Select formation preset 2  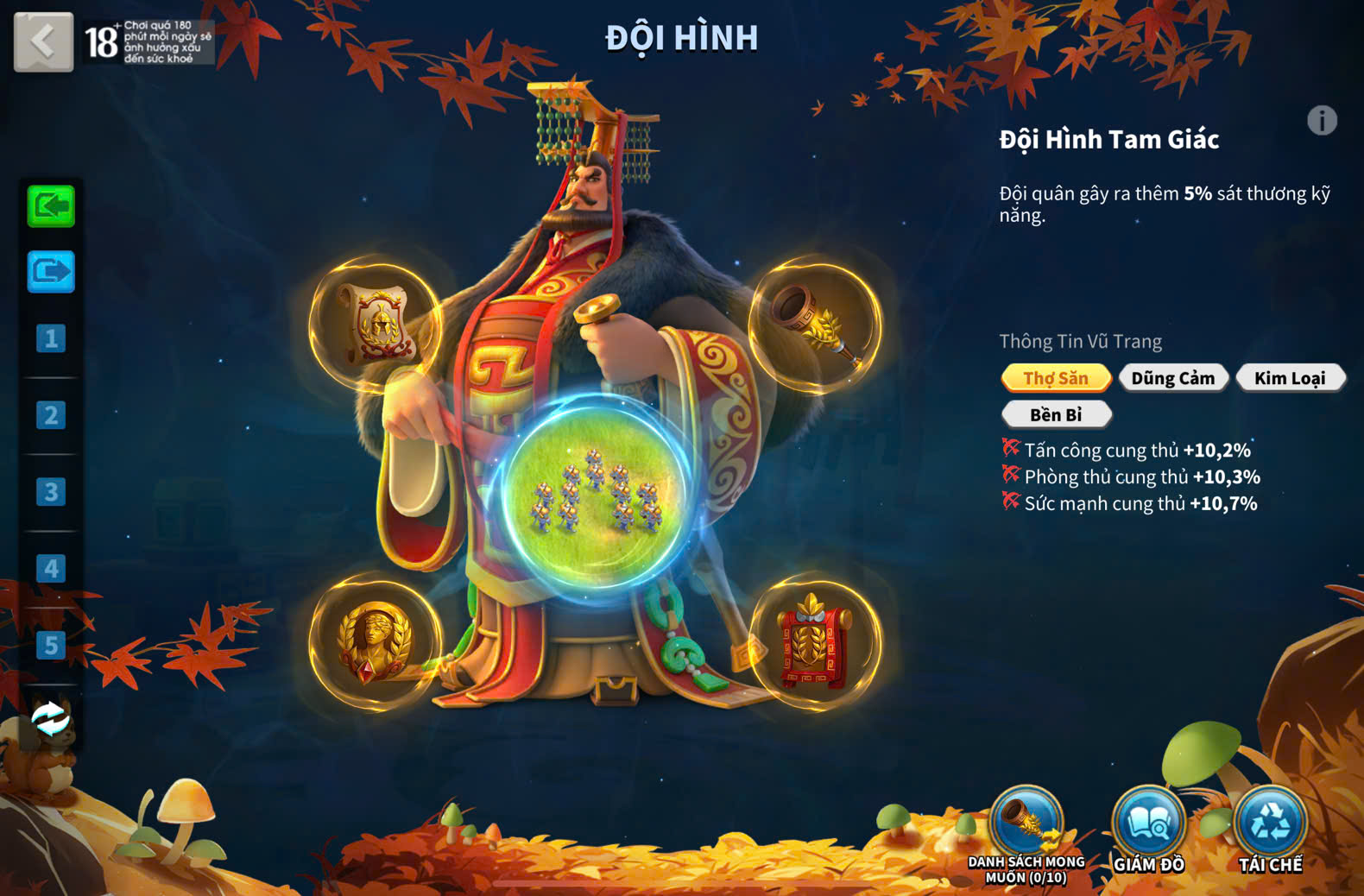pyautogui.click(x=51, y=415)
